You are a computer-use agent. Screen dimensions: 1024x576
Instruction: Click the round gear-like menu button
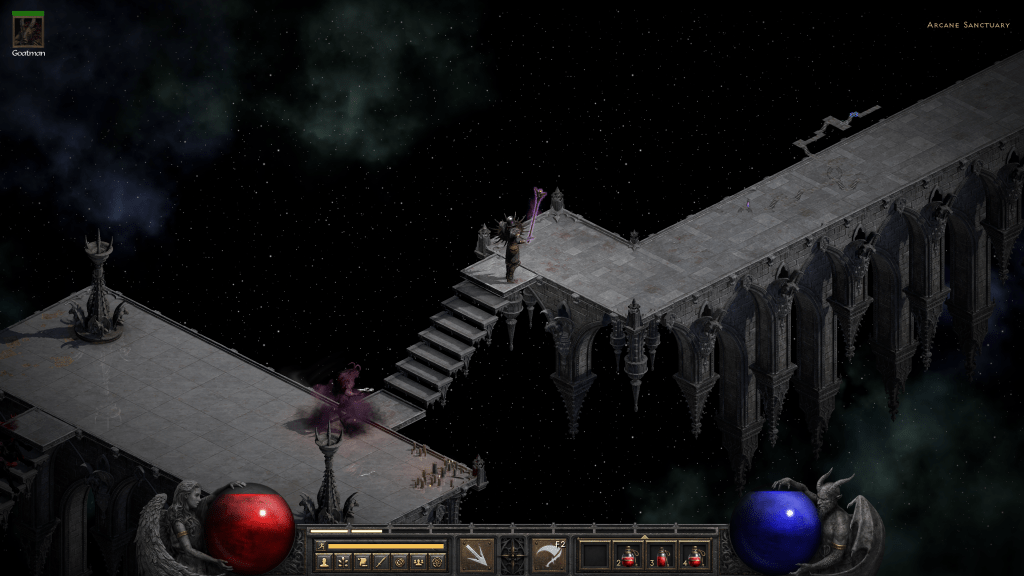(437, 563)
